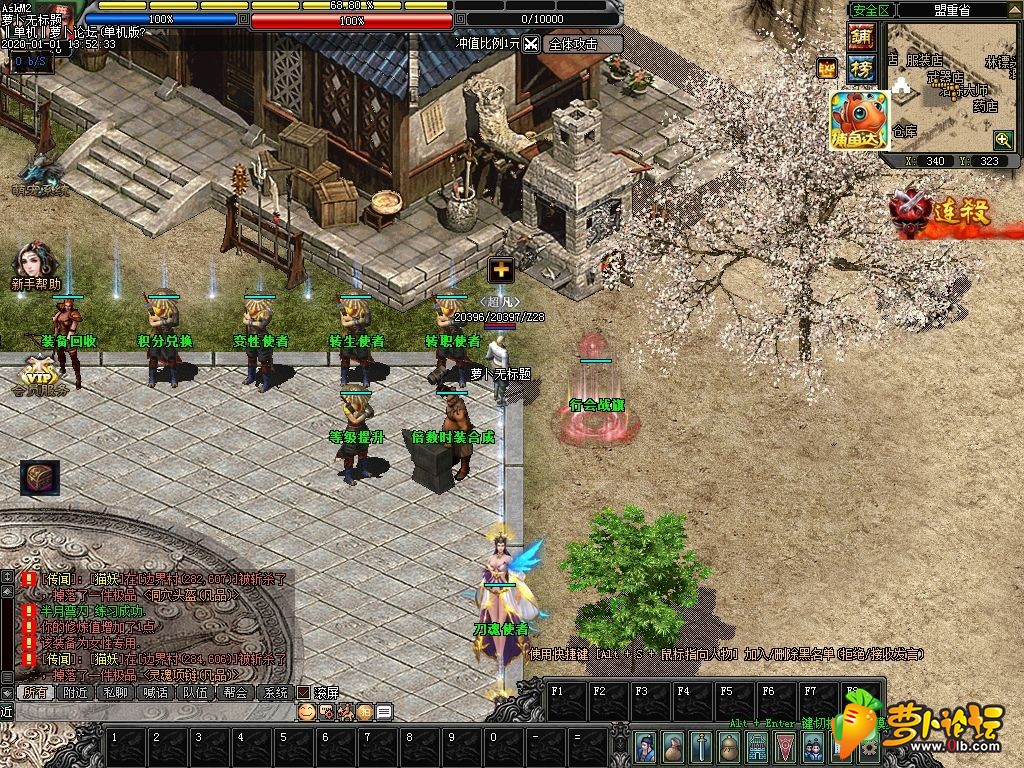Switch to the 喊话 shout tab
The height and width of the screenshot is (768, 1024).
(155, 692)
